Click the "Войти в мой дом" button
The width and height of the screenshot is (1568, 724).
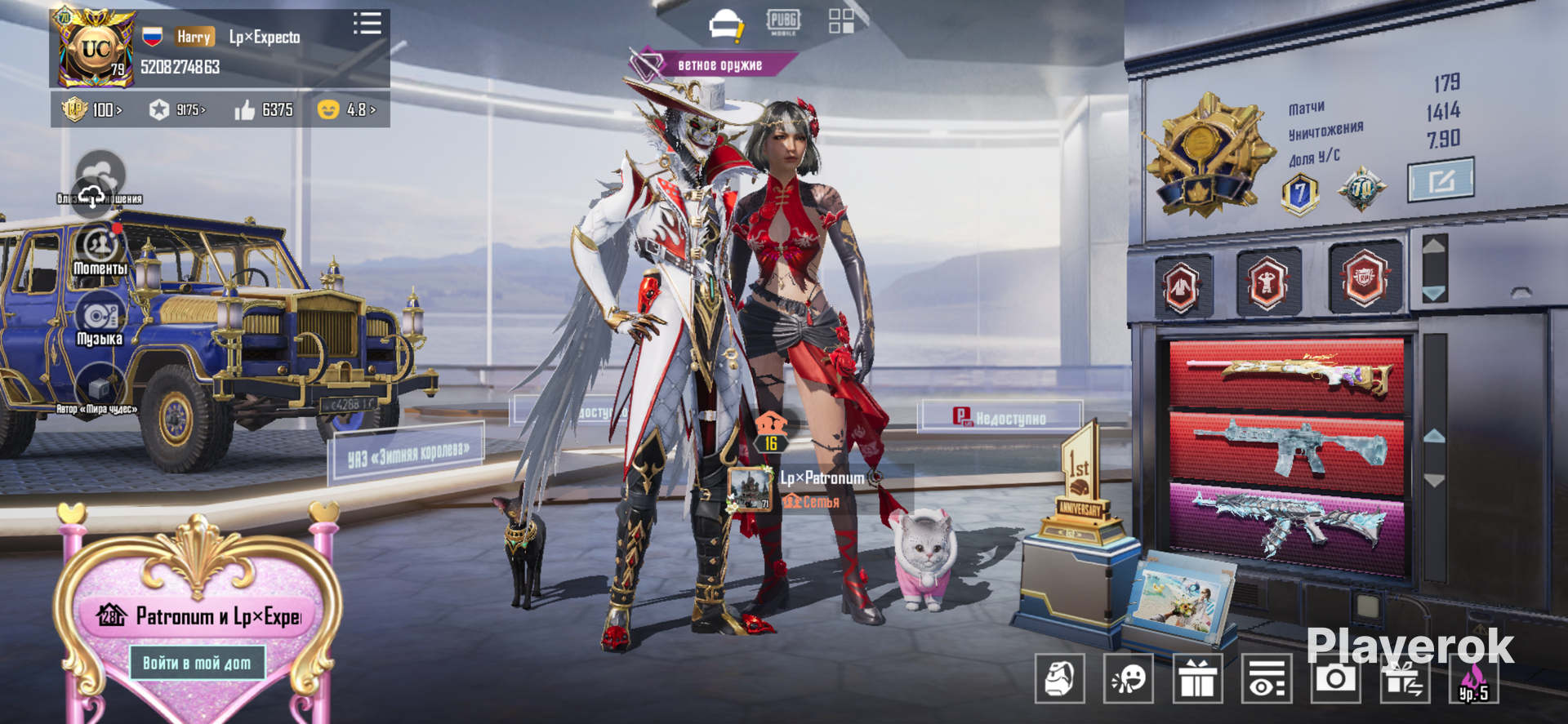click(x=197, y=663)
